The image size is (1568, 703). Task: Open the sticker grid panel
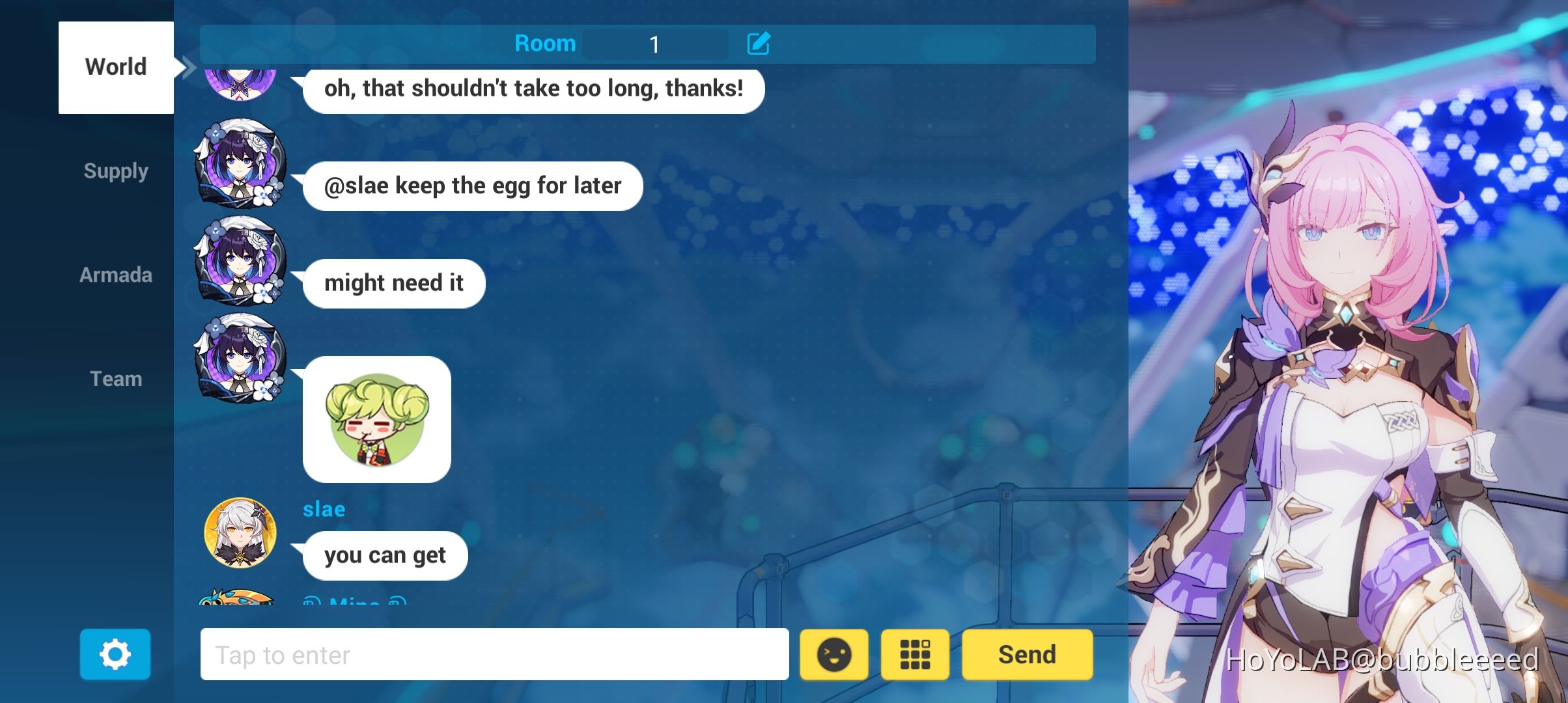[915, 655]
